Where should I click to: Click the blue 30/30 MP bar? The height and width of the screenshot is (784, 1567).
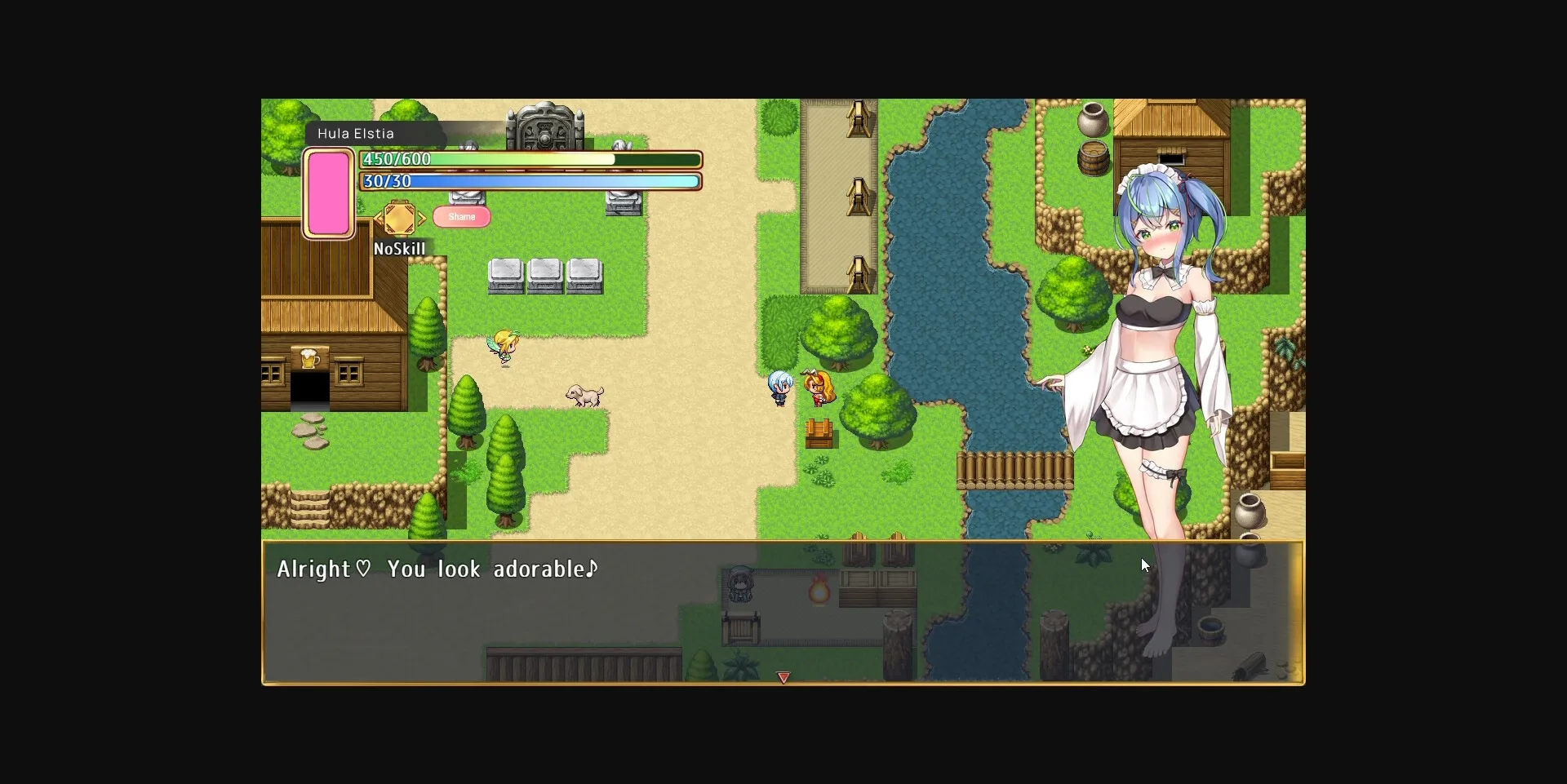coord(530,181)
